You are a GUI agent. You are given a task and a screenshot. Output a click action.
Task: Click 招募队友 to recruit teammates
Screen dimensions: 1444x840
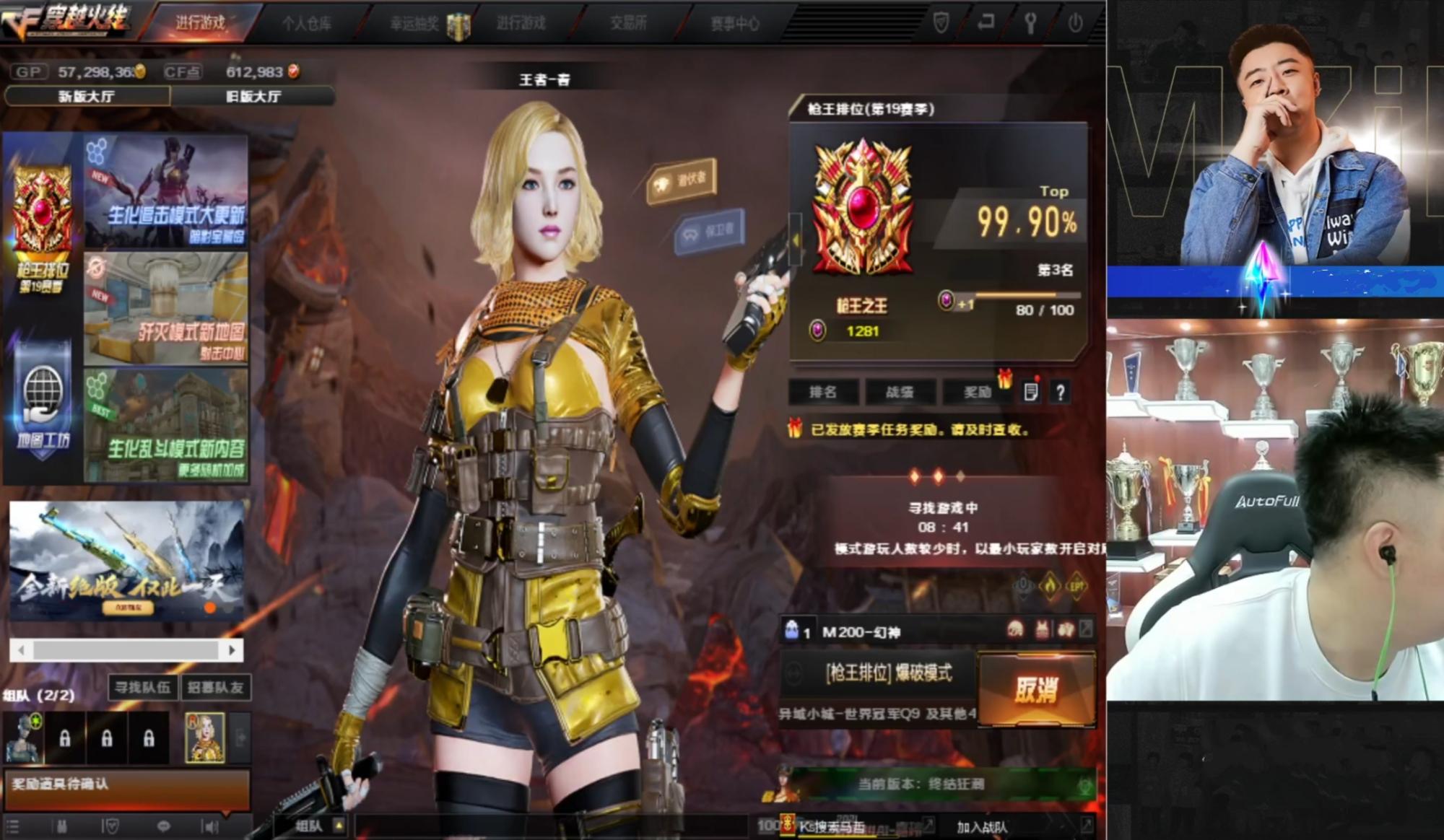tap(215, 687)
